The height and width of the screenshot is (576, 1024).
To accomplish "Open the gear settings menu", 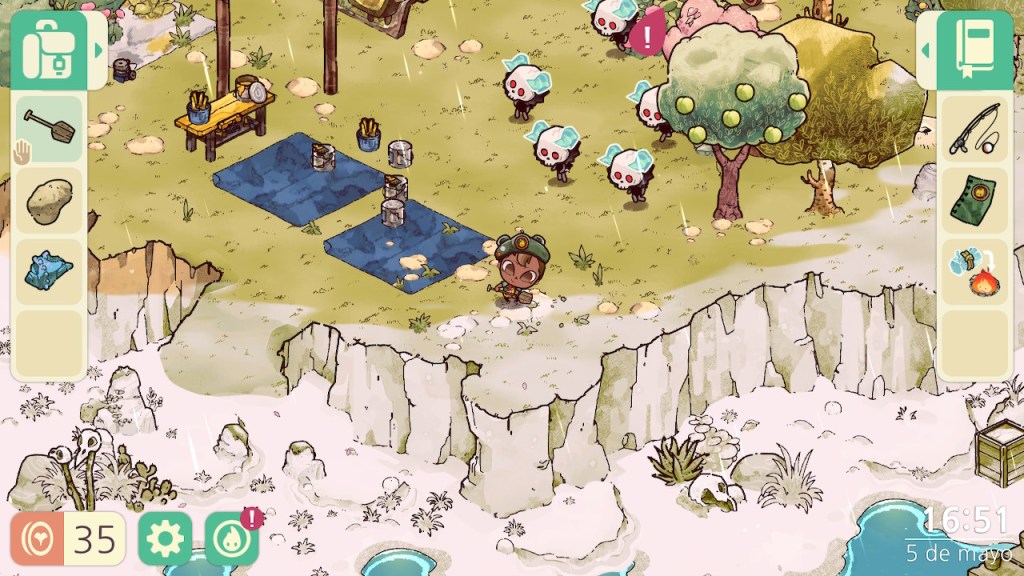I will 163,539.
